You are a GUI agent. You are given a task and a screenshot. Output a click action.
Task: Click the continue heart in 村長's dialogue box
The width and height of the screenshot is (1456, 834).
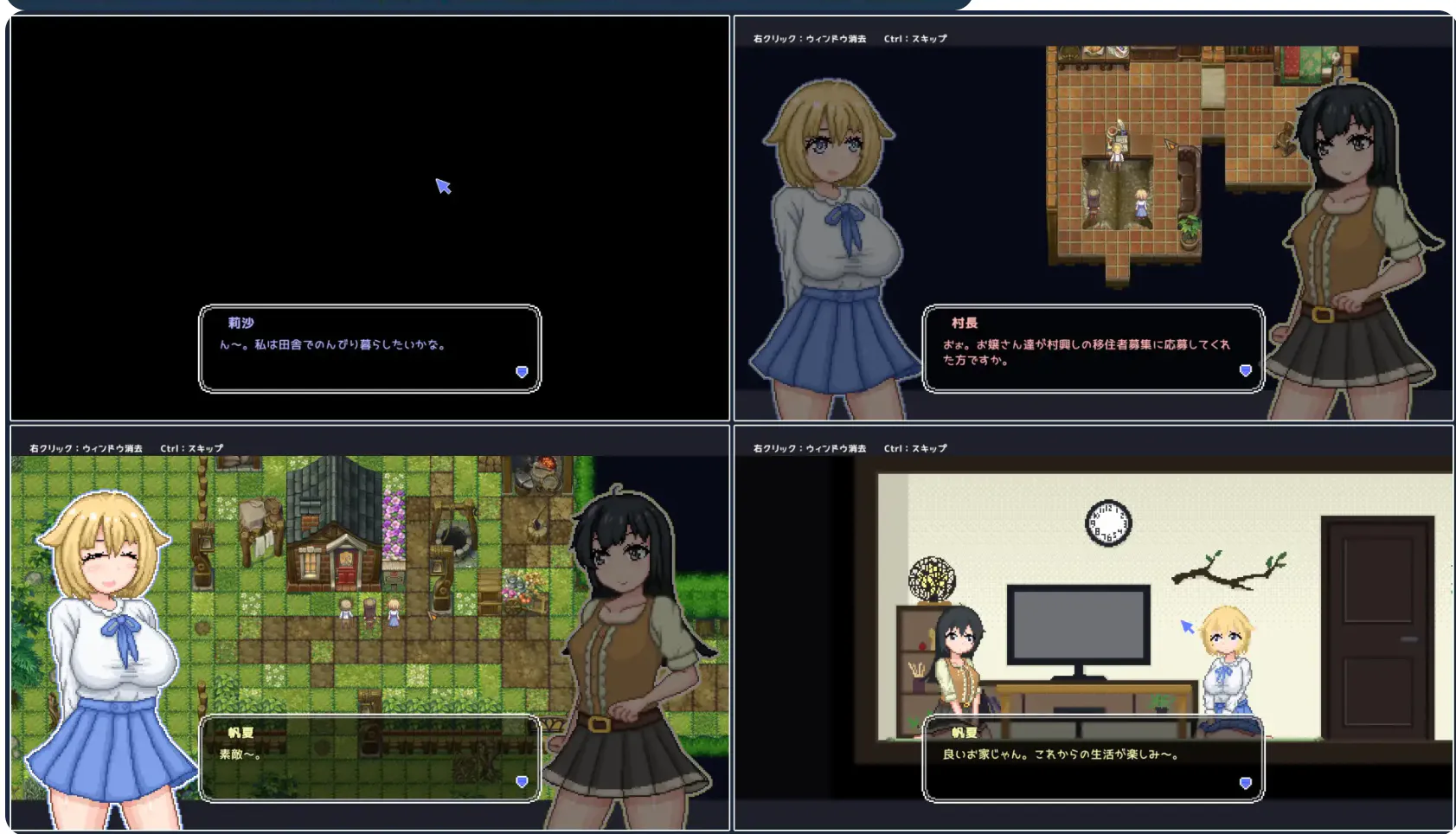[x=1245, y=370]
